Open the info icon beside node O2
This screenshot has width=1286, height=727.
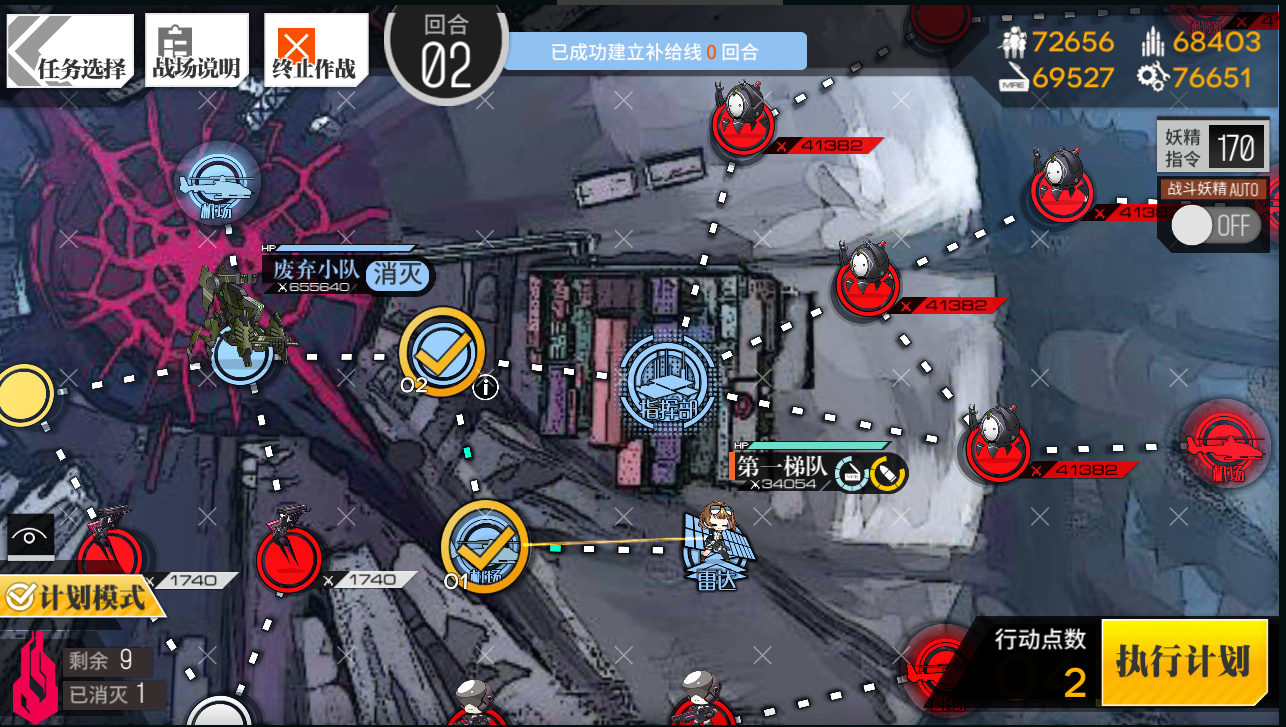click(x=485, y=387)
